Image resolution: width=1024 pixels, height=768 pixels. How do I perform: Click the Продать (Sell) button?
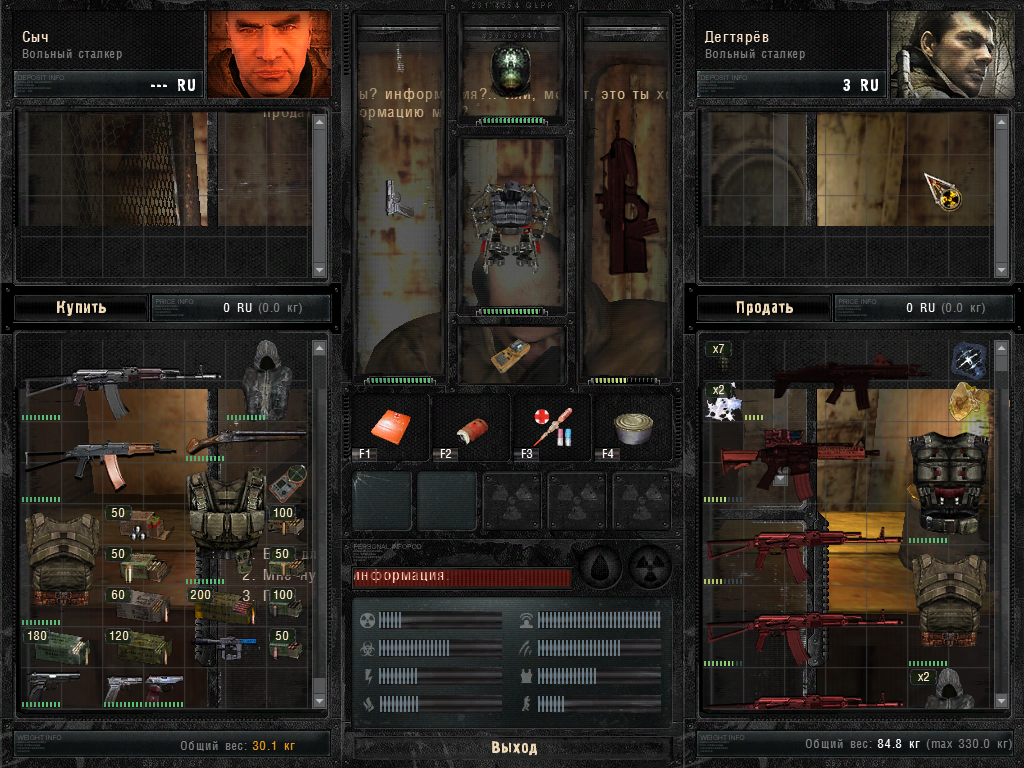(764, 307)
